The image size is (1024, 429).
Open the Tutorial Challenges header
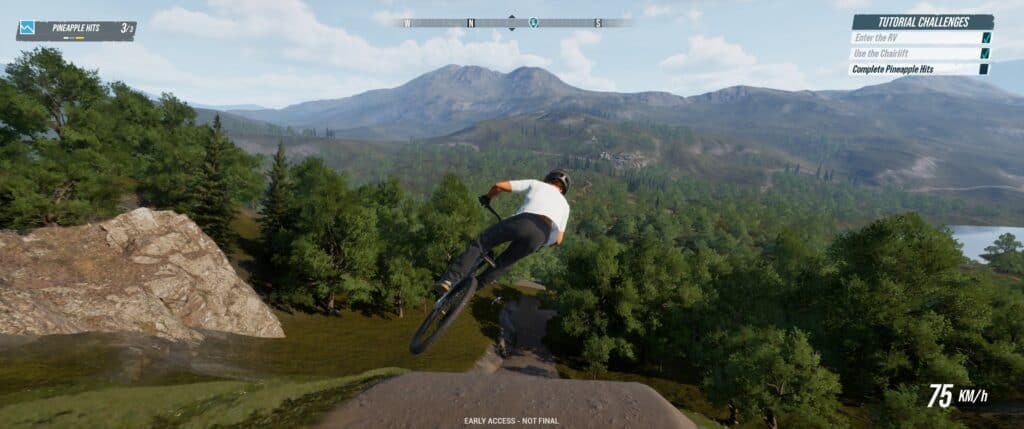(922, 22)
